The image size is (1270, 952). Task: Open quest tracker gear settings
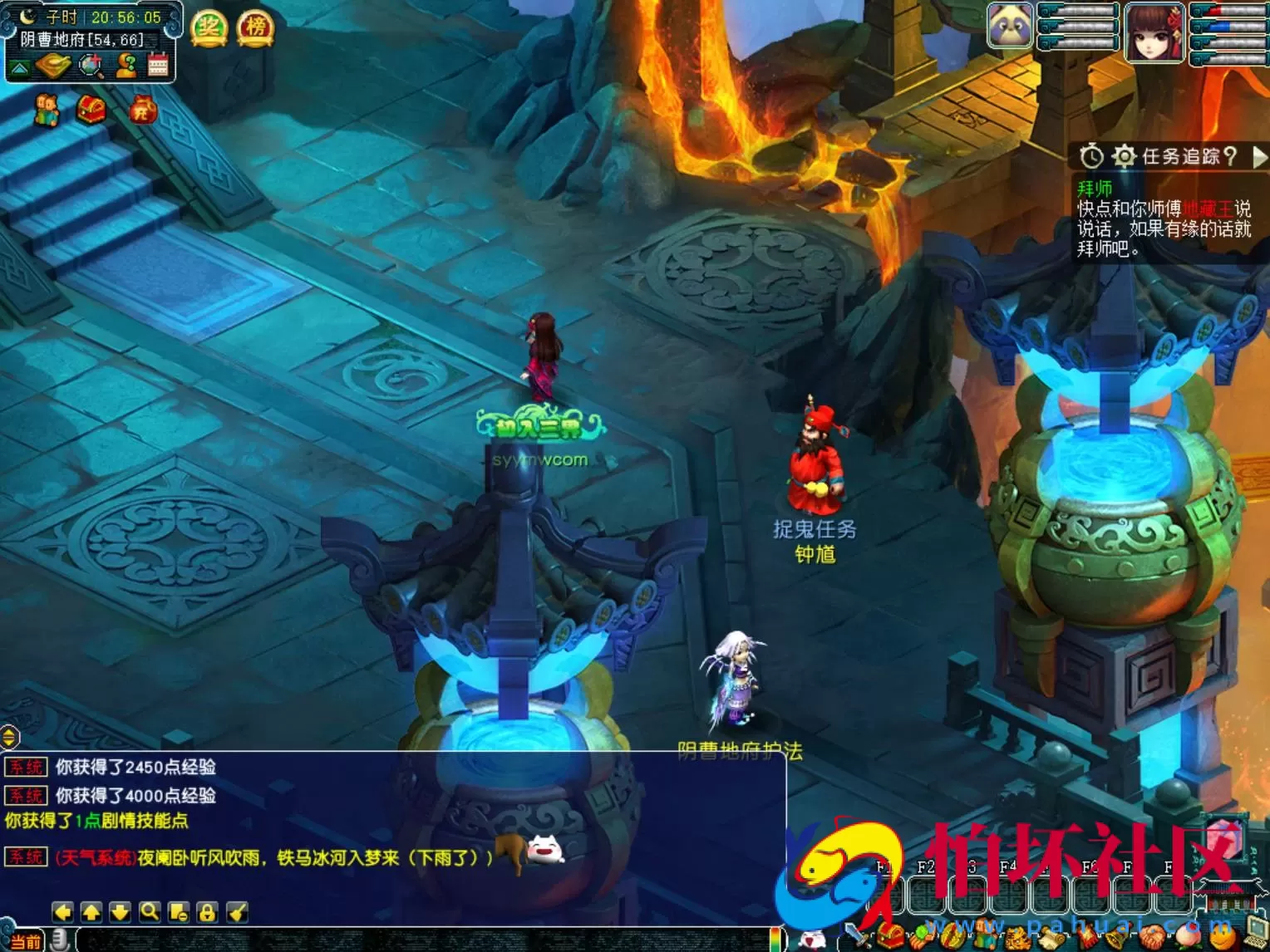(1124, 156)
